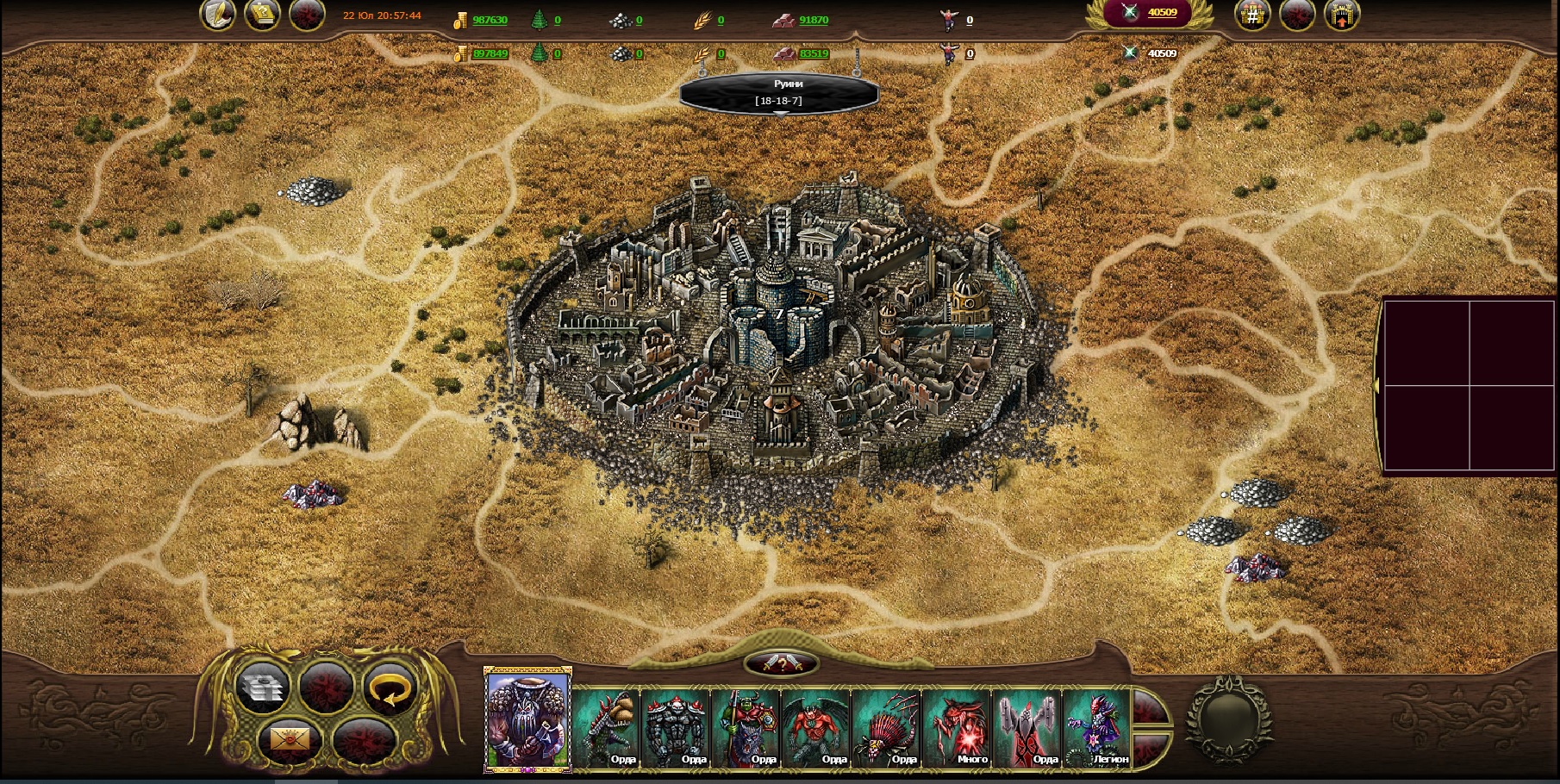Select the Руини [18-18-7] location label

point(779,93)
